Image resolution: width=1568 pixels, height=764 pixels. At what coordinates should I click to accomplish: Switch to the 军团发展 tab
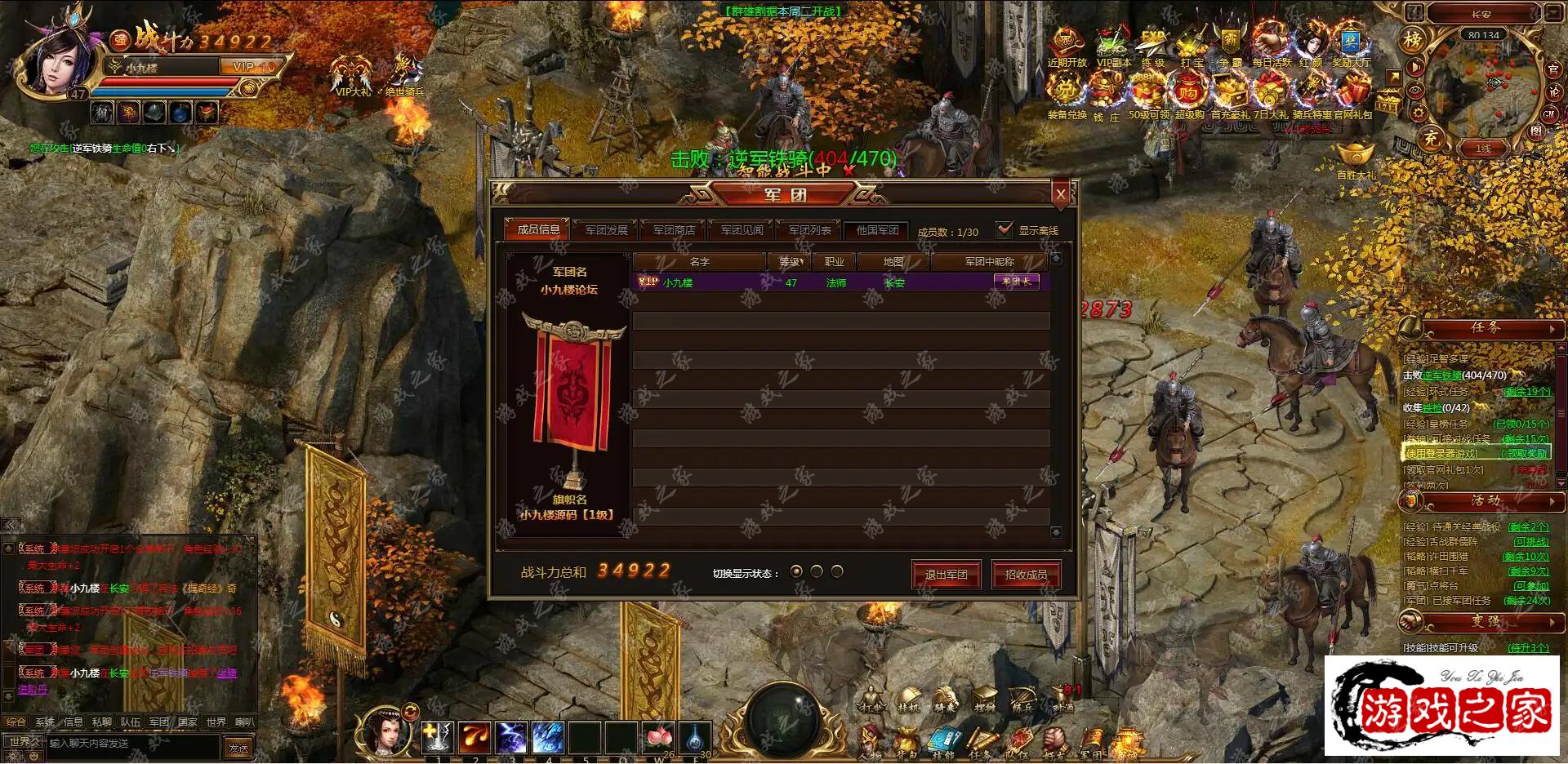click(x=606, y=230)
